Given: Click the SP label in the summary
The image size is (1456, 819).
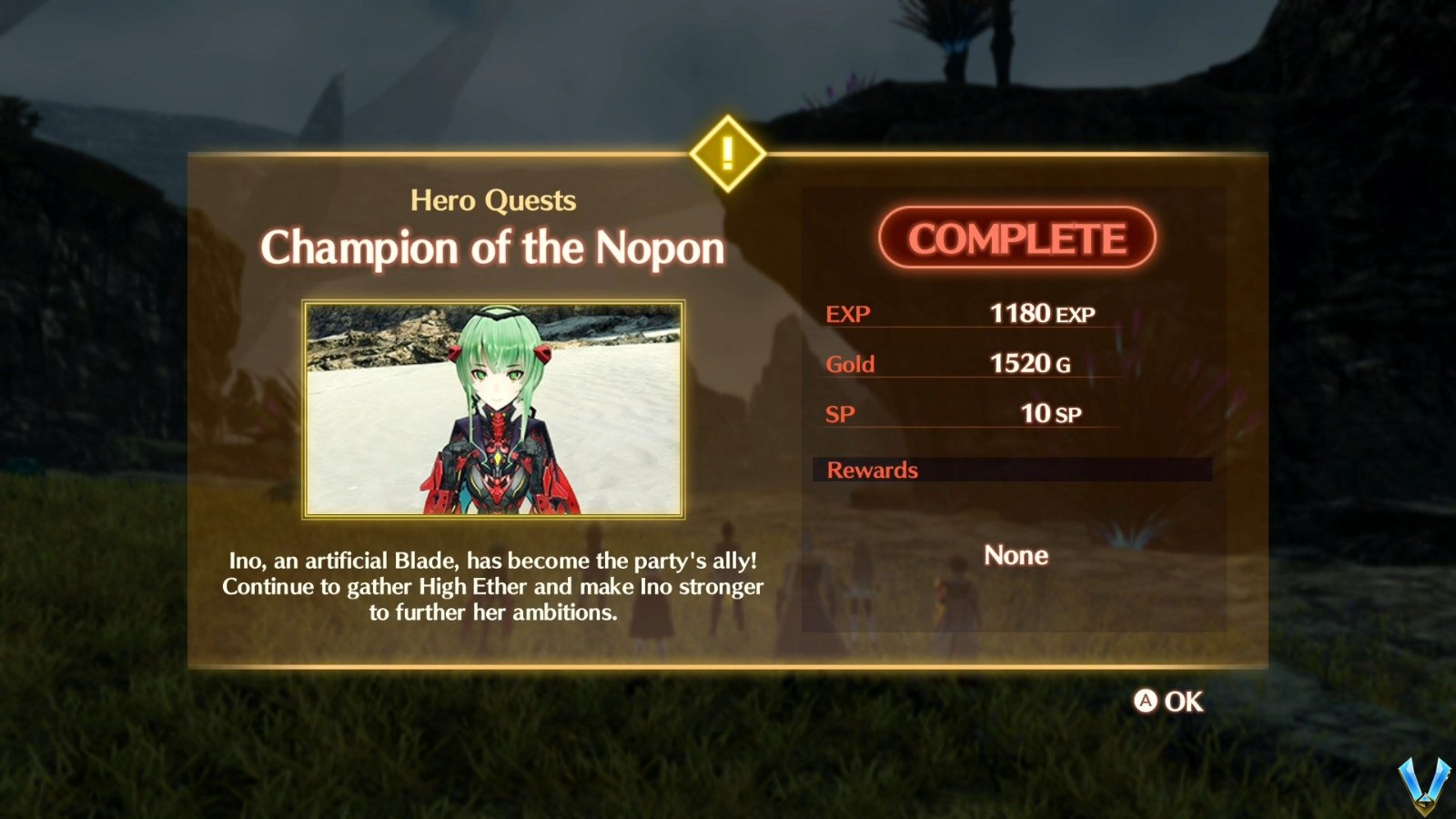Looking at the screenshot, I should (839, 414).
